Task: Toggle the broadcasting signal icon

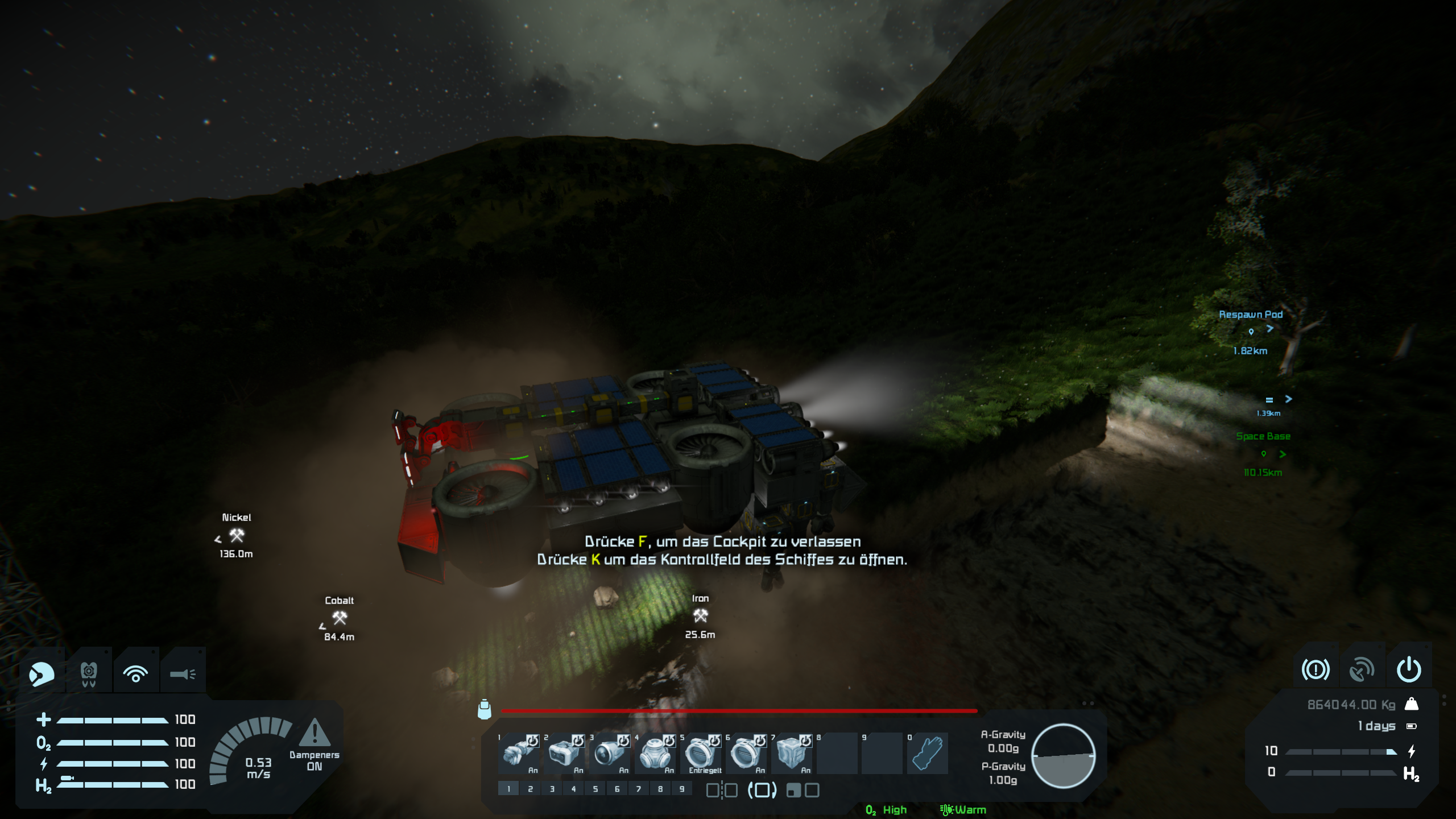Action: click(135, 675)
